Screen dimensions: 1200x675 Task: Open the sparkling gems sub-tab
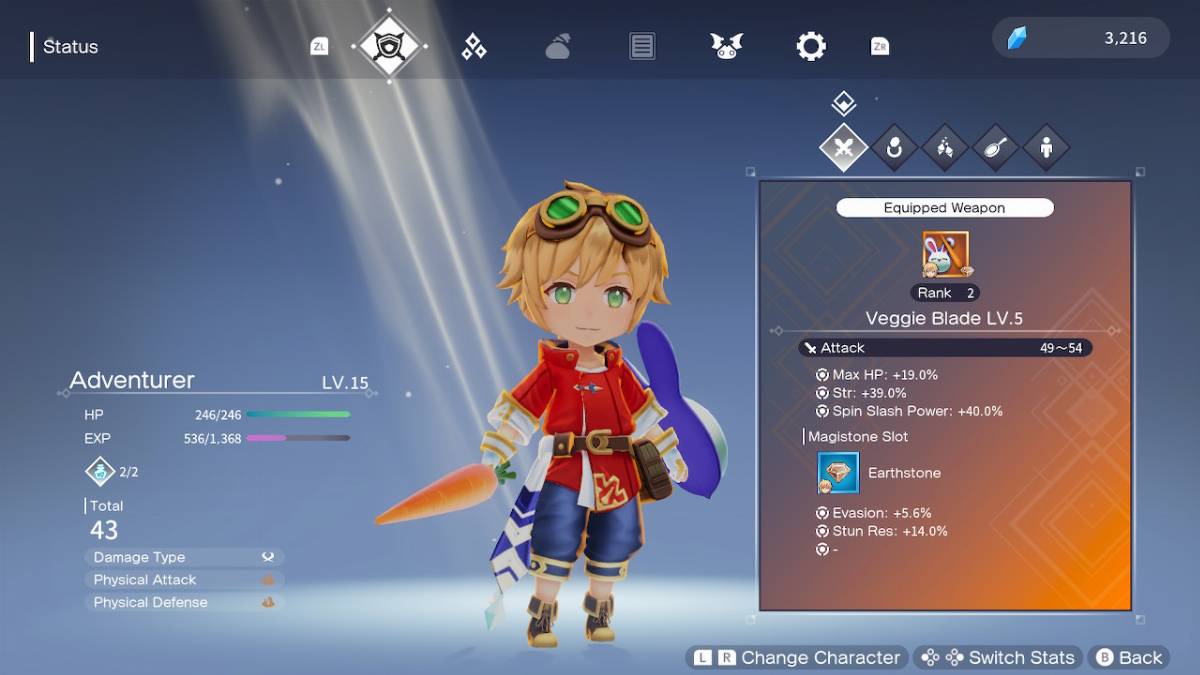945,149
